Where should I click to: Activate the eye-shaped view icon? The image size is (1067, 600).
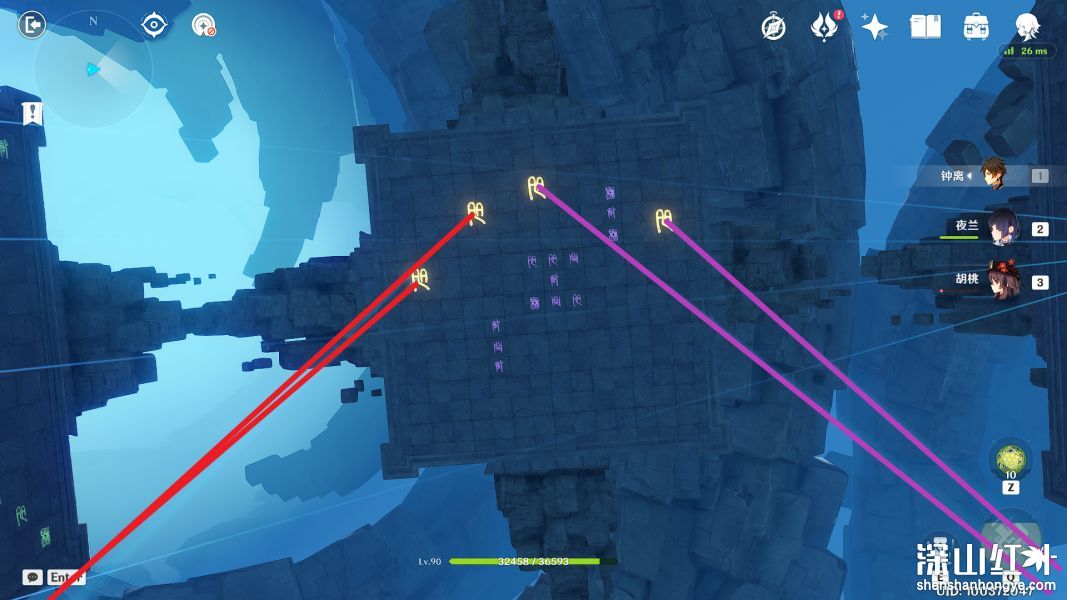[154, 25]
